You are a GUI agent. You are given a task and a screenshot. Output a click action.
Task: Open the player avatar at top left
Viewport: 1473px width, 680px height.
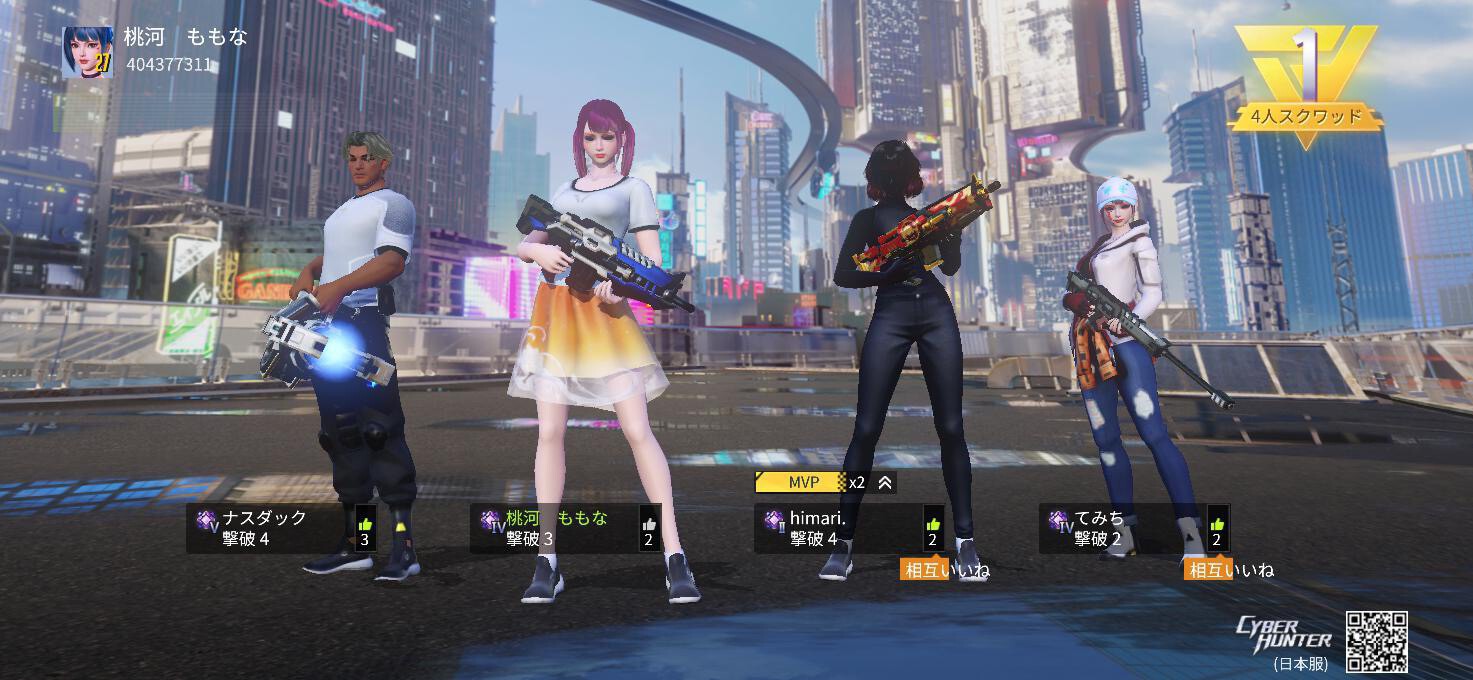tap(87, 52)
